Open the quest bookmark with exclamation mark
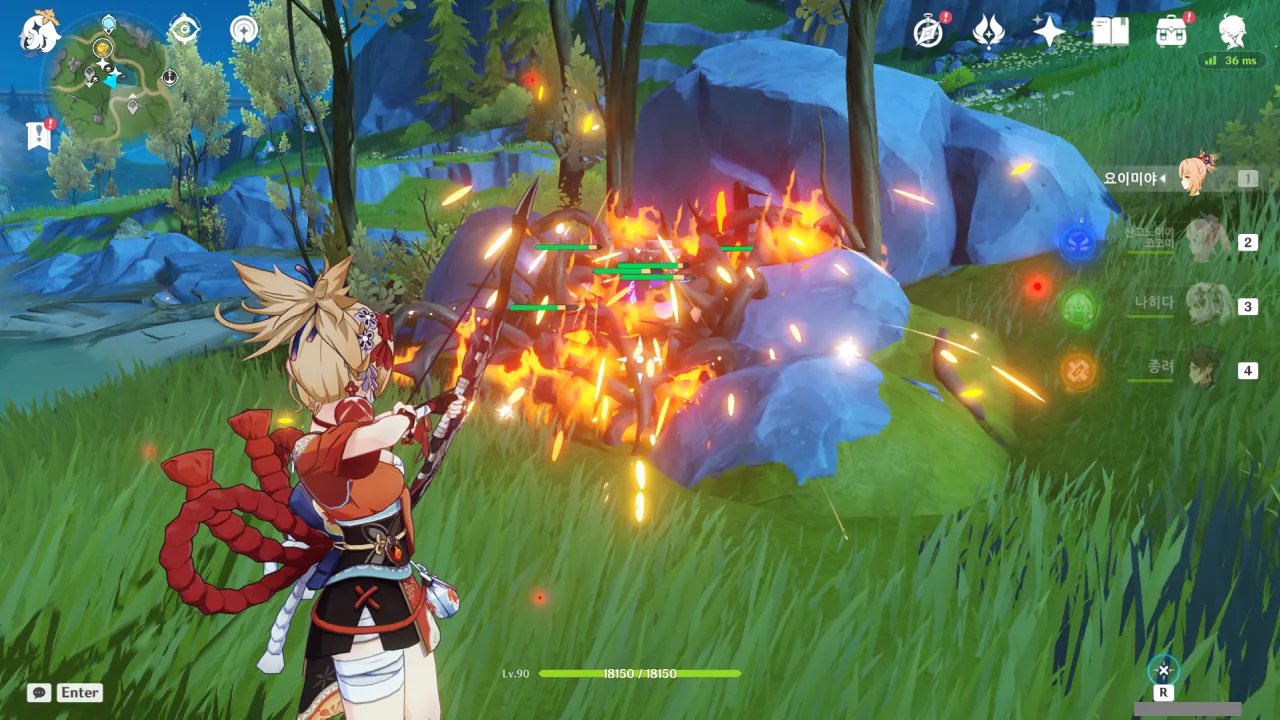1280x720 pixels. (x=39, y=135)
